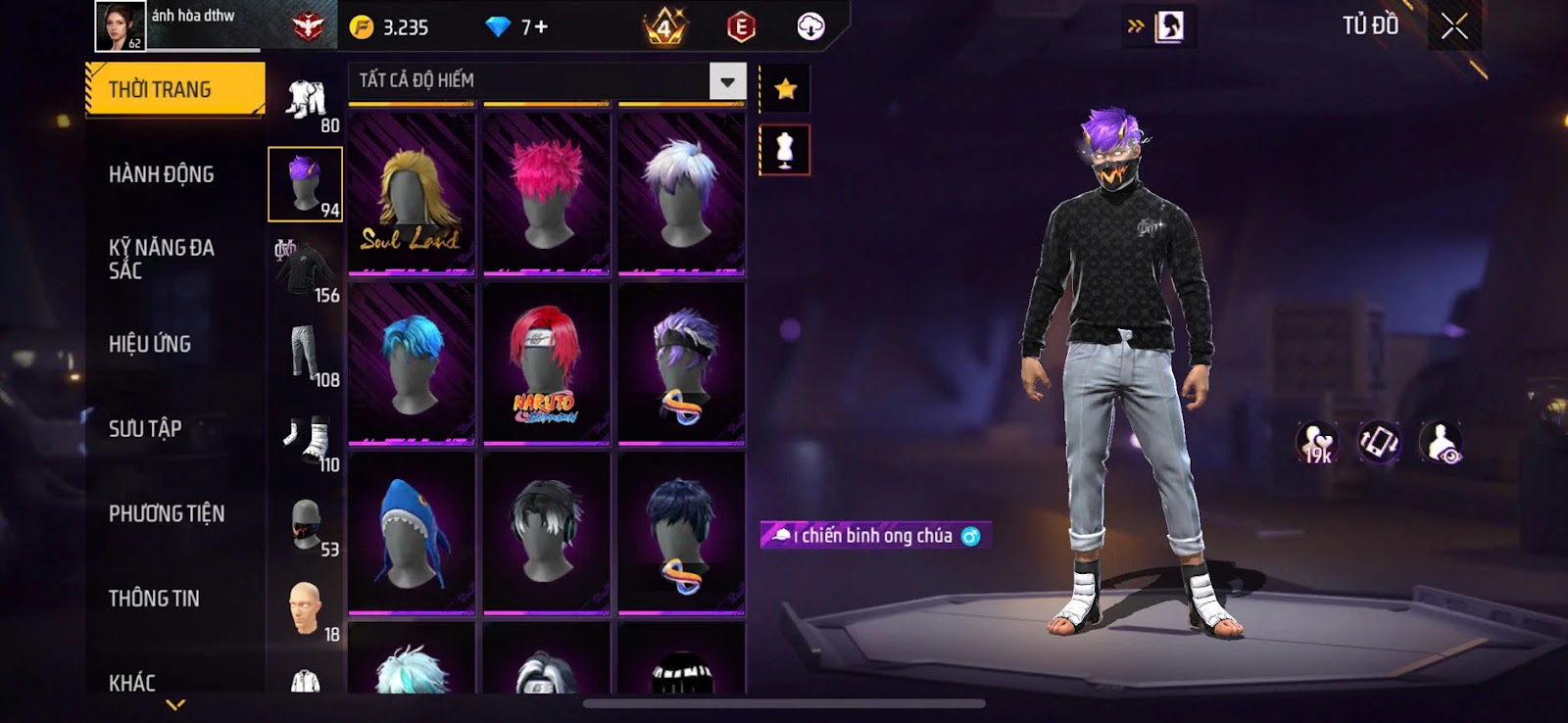Select the spiky pink hairstyle
This screenshot has width=1568, height=723.
pyautogui.click(x=547, y=194)
